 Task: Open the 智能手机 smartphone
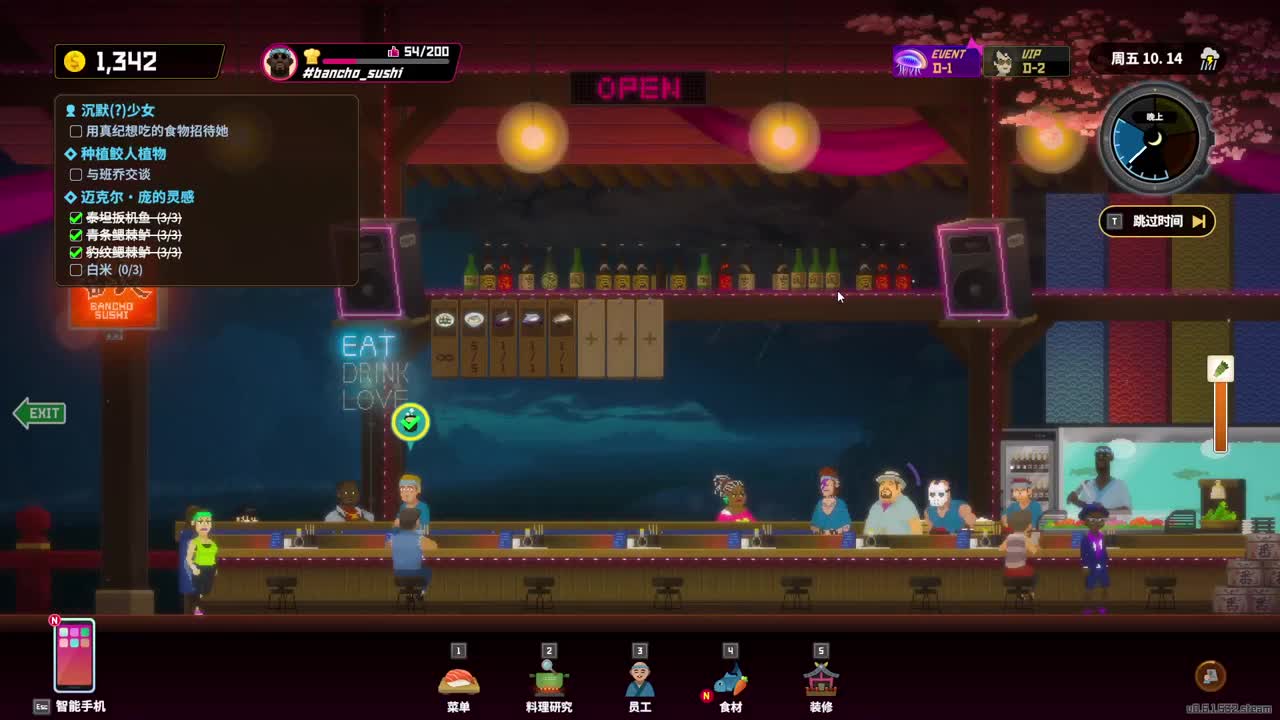pos(75,656)
